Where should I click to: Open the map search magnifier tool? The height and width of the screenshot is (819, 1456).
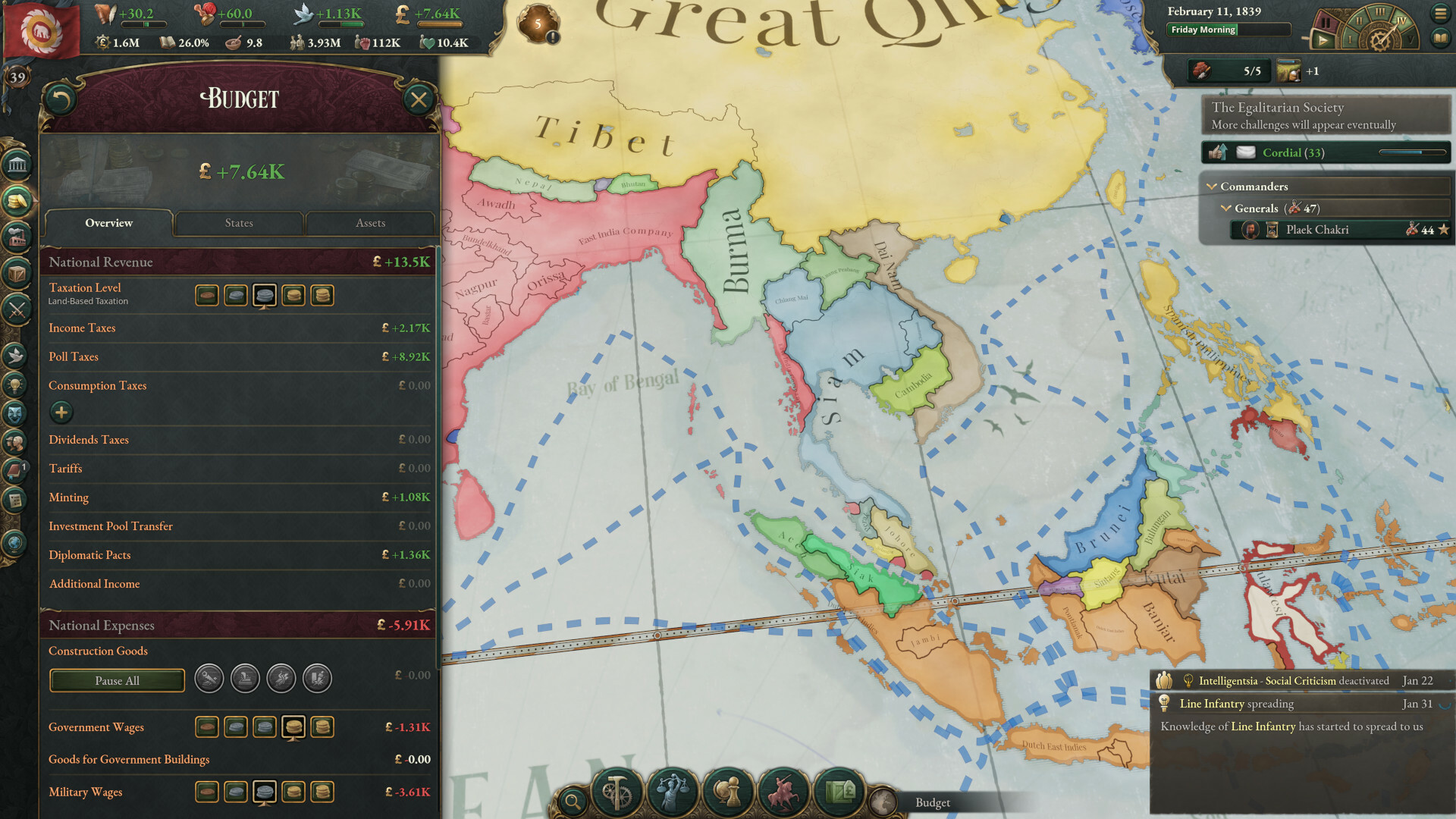[573, 800]
